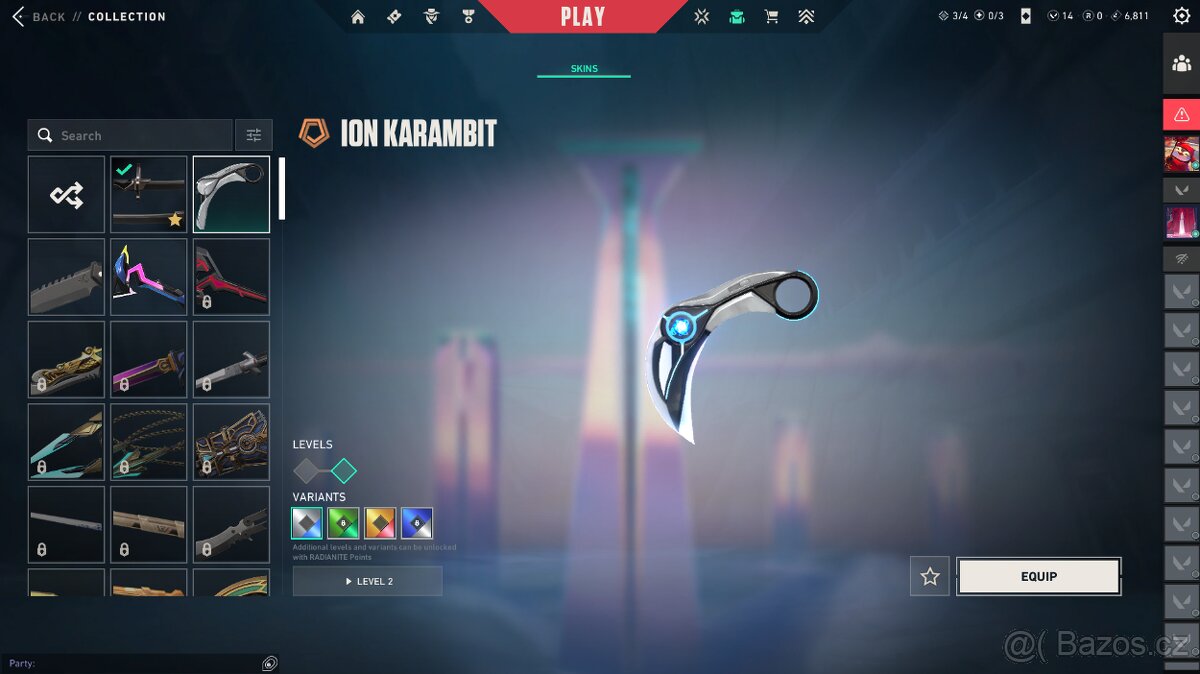Select the Ion Karambit thumbnail
The image size is (1200, 674).
coord(231,194)
